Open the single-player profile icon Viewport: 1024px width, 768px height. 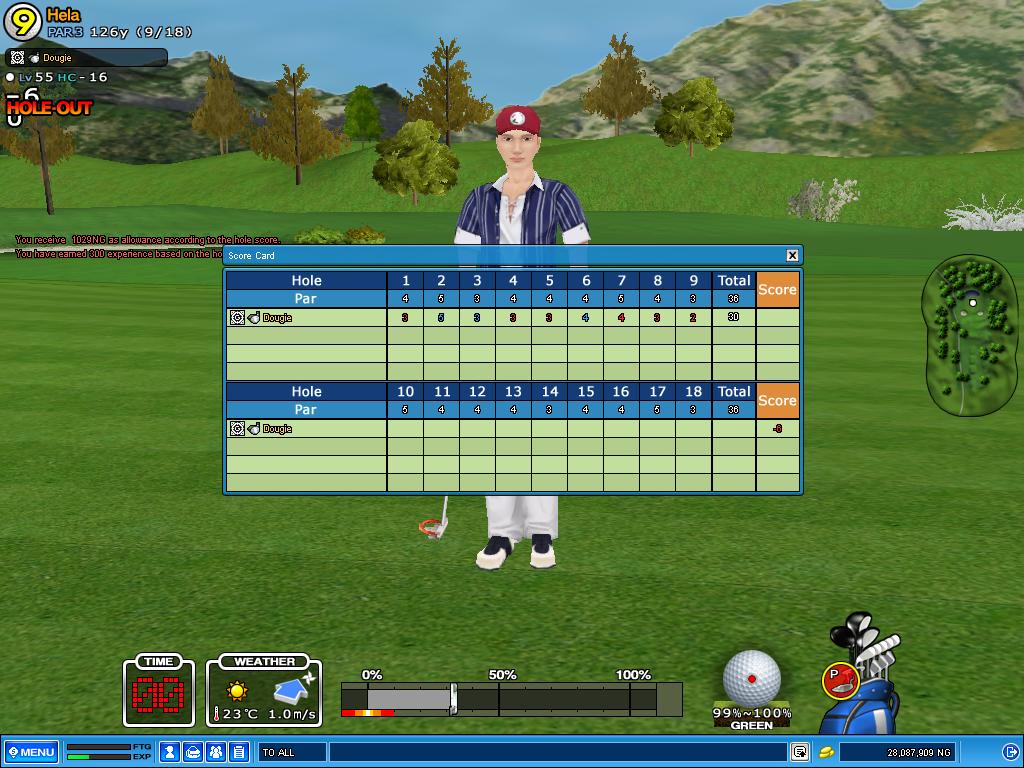point(171,752)
